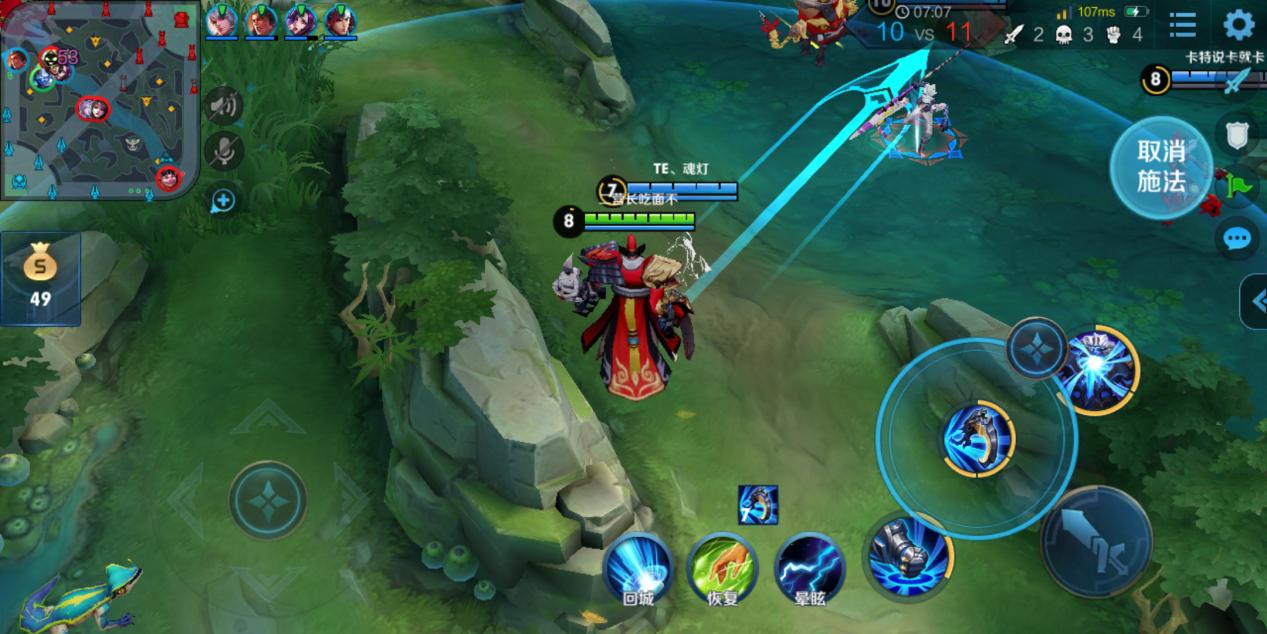Activate the 回城 recall spell
The width and height of the screenshot is (1267, 634).
pos(637,568)
